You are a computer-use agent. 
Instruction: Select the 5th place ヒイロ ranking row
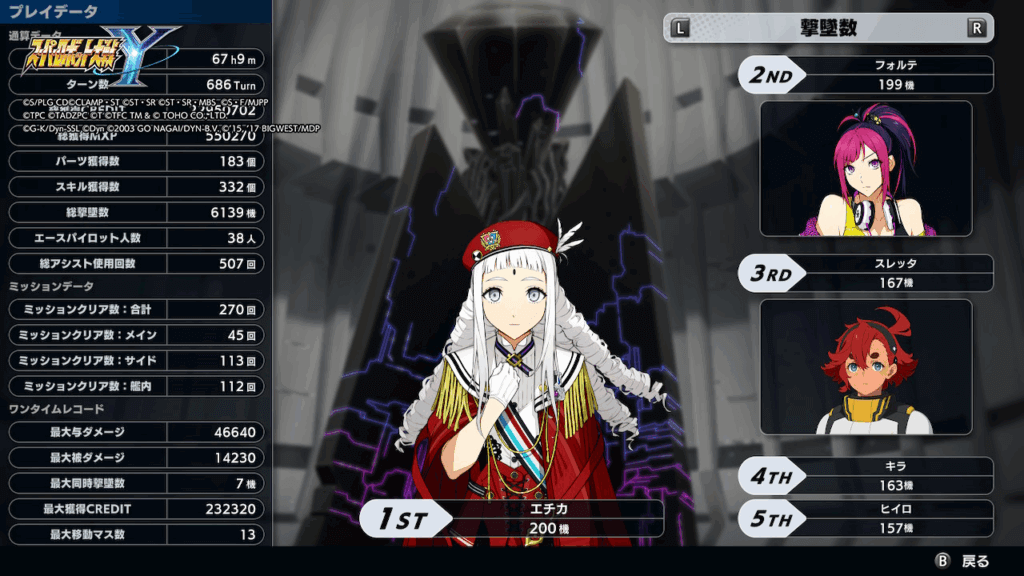click(x=866, y=517)
